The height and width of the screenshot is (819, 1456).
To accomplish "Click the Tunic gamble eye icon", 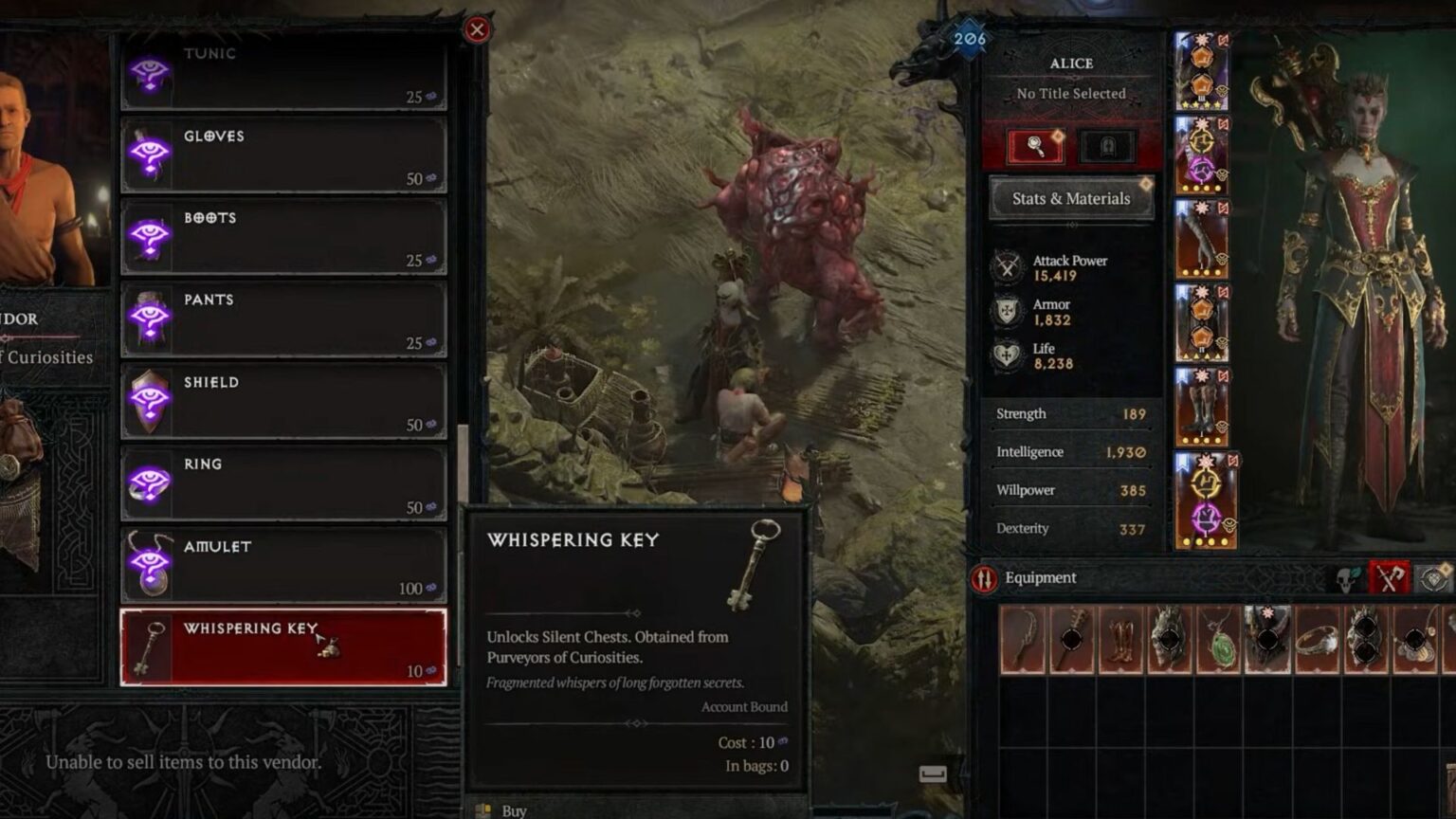I will (150, 74).
